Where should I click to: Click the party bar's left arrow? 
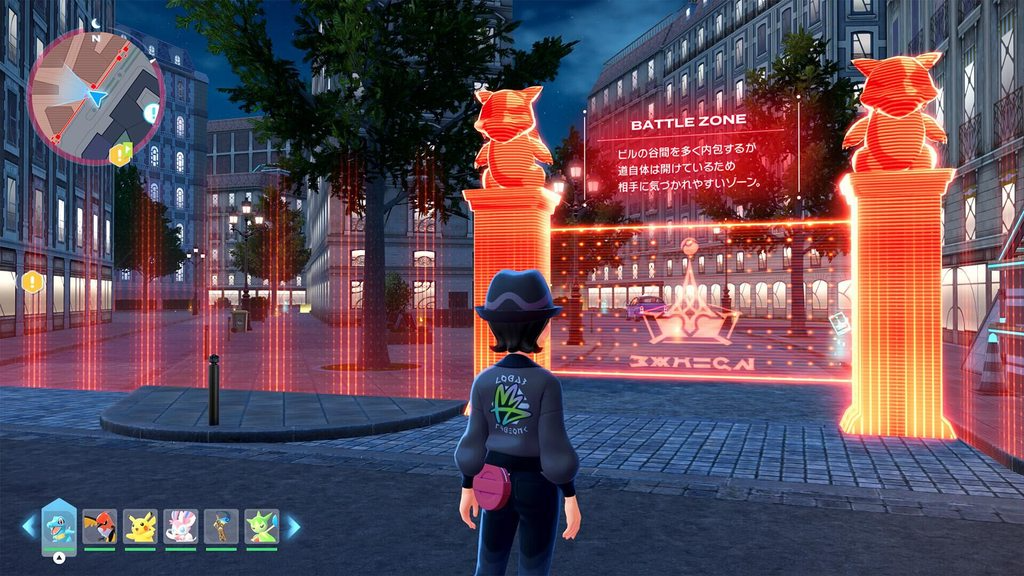pyautogui.click(x=29, y=526)
